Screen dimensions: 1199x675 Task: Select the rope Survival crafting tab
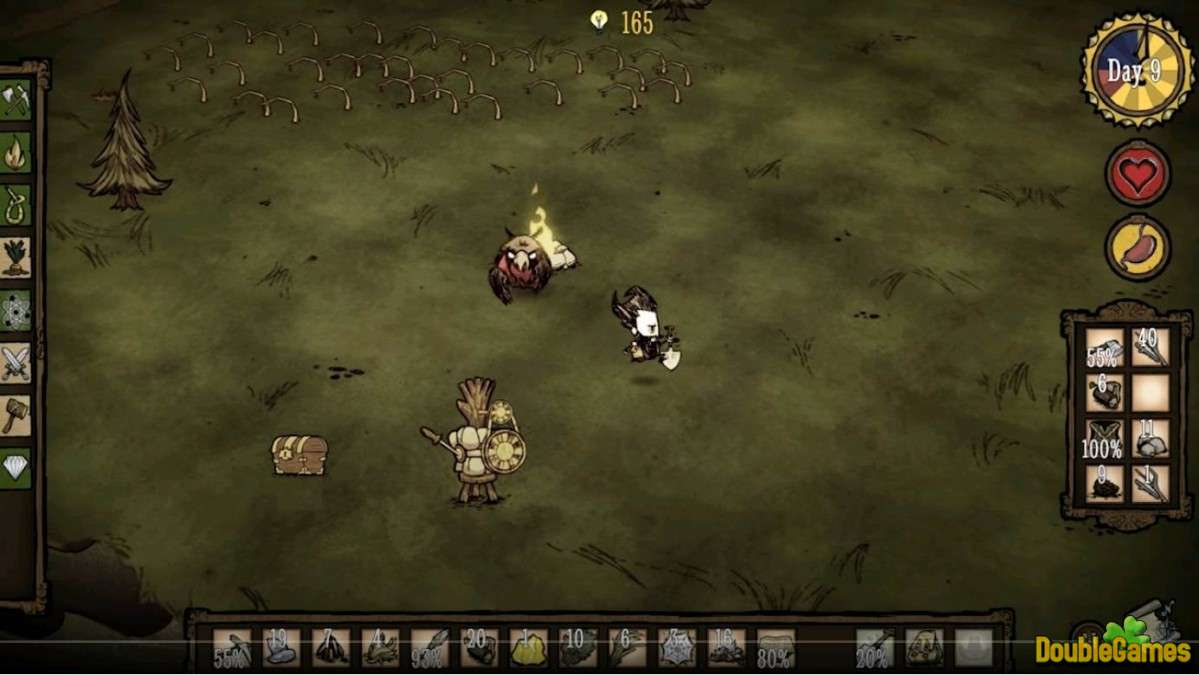coord(16,204)
